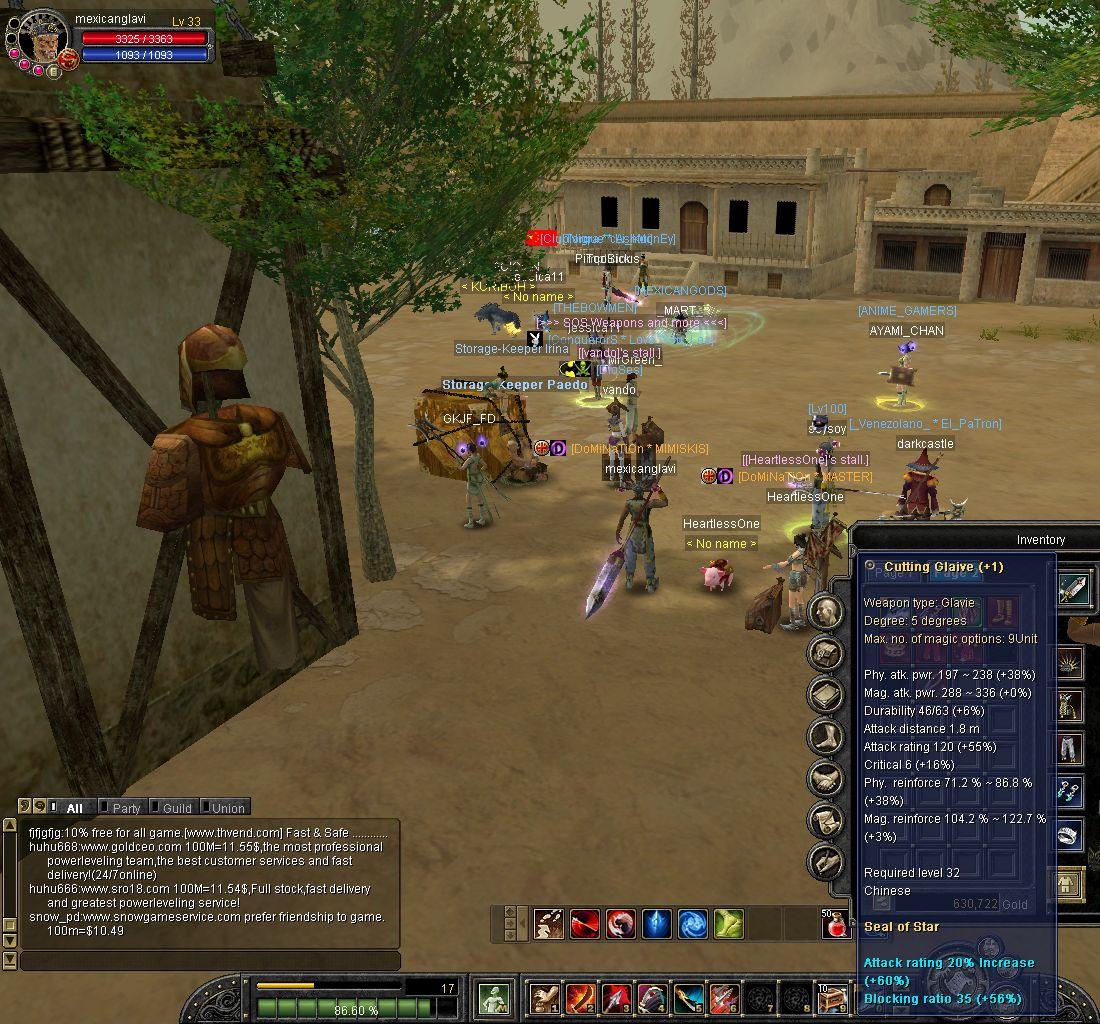Viewport: 1100px width, 1024px height.
Task: Activate the green leg buff skill
Action: [728, 923]
